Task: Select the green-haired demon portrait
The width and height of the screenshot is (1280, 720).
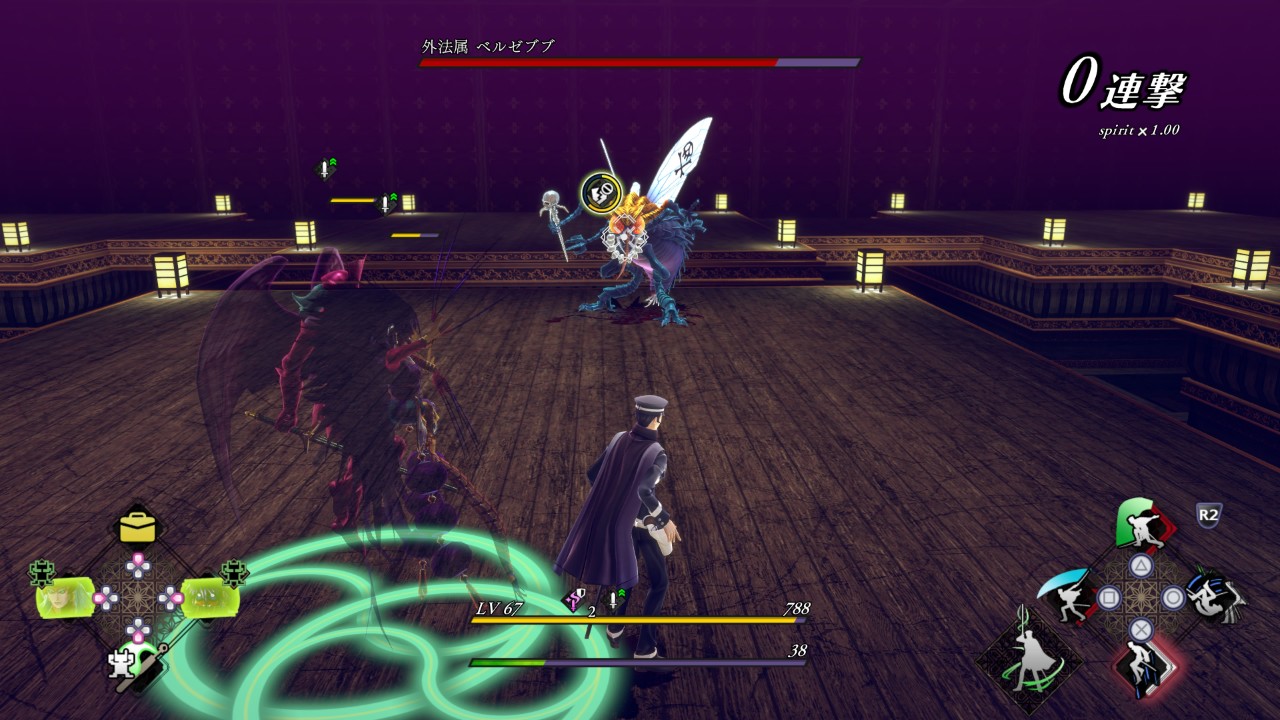Action: (x=209, y=597)
